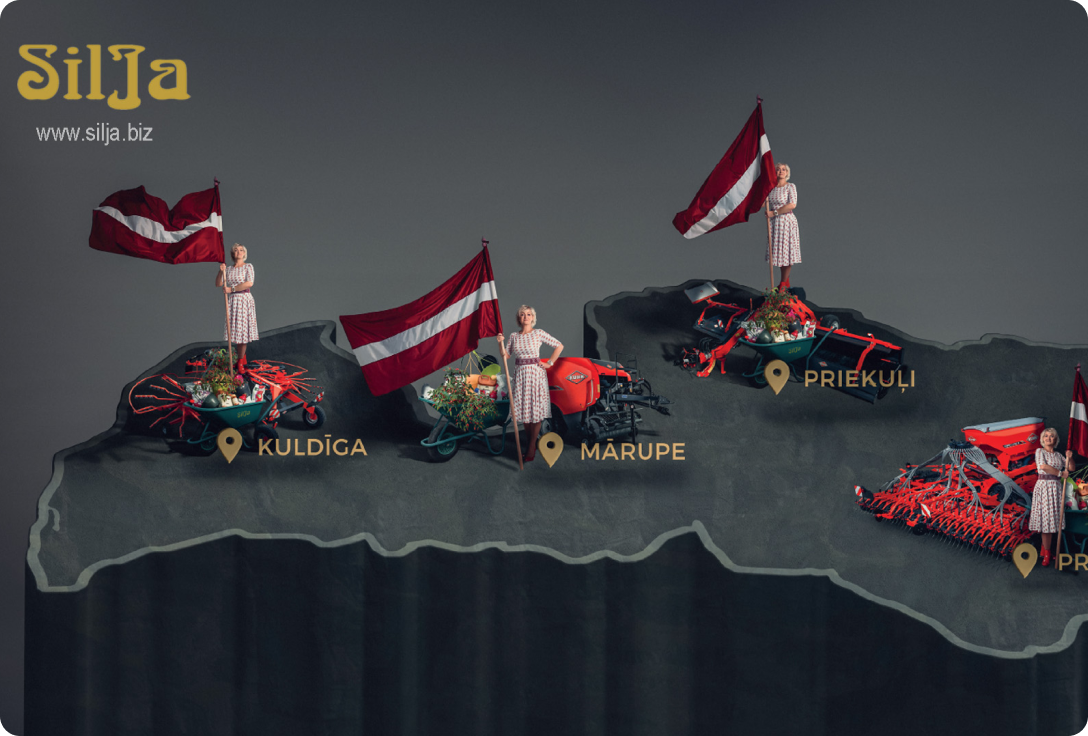Viewport: 1088px width, 736px height.
Task: Click the Silja logo
Action: [x=103, y=75]
